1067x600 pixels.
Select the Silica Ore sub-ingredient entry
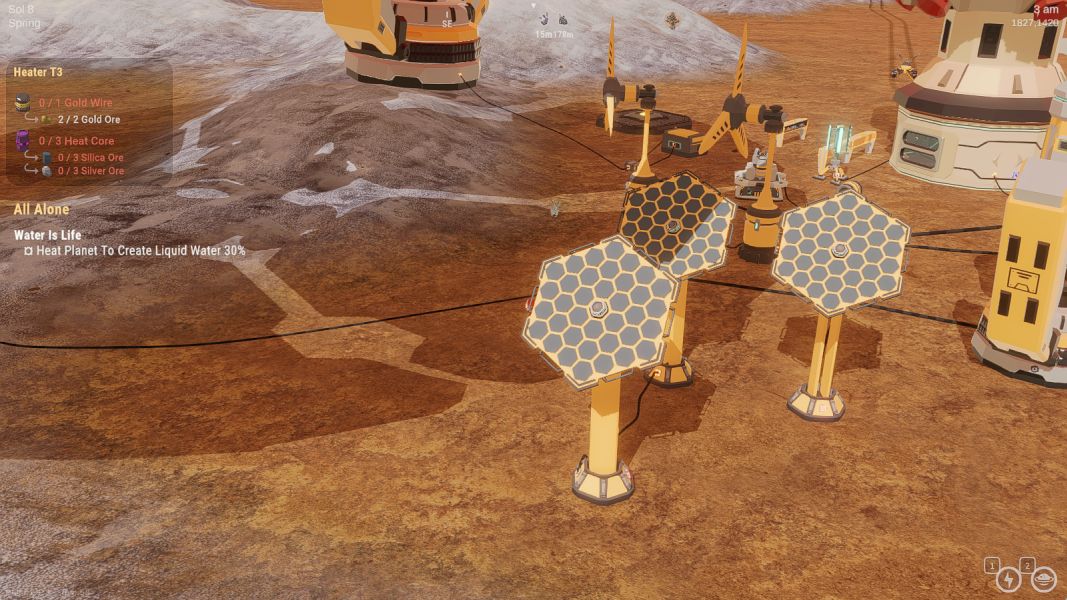pos(90,157)
